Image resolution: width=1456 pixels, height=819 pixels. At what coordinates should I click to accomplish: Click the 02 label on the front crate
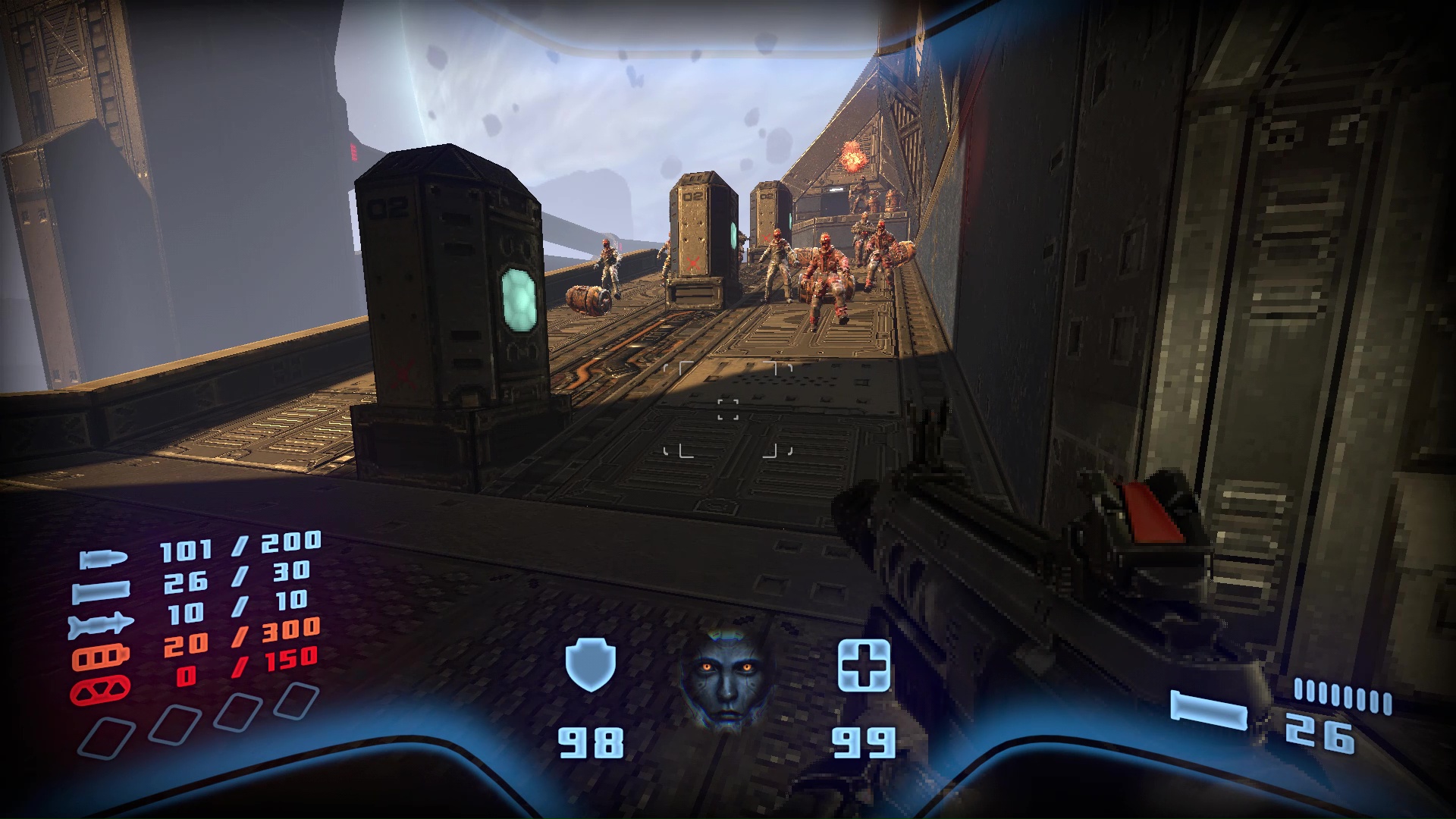387,208
